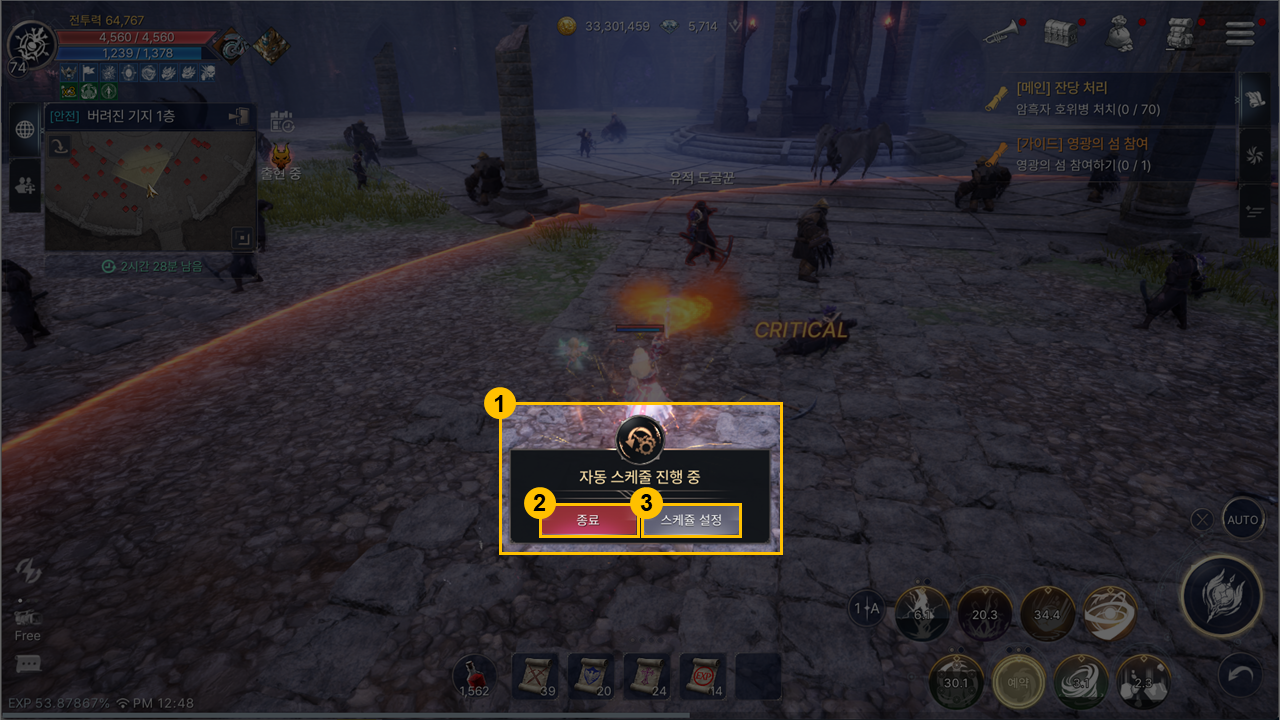Click the curved arrow dodge button
This screenshot has height=720, width=1280.
[1240, 677]
